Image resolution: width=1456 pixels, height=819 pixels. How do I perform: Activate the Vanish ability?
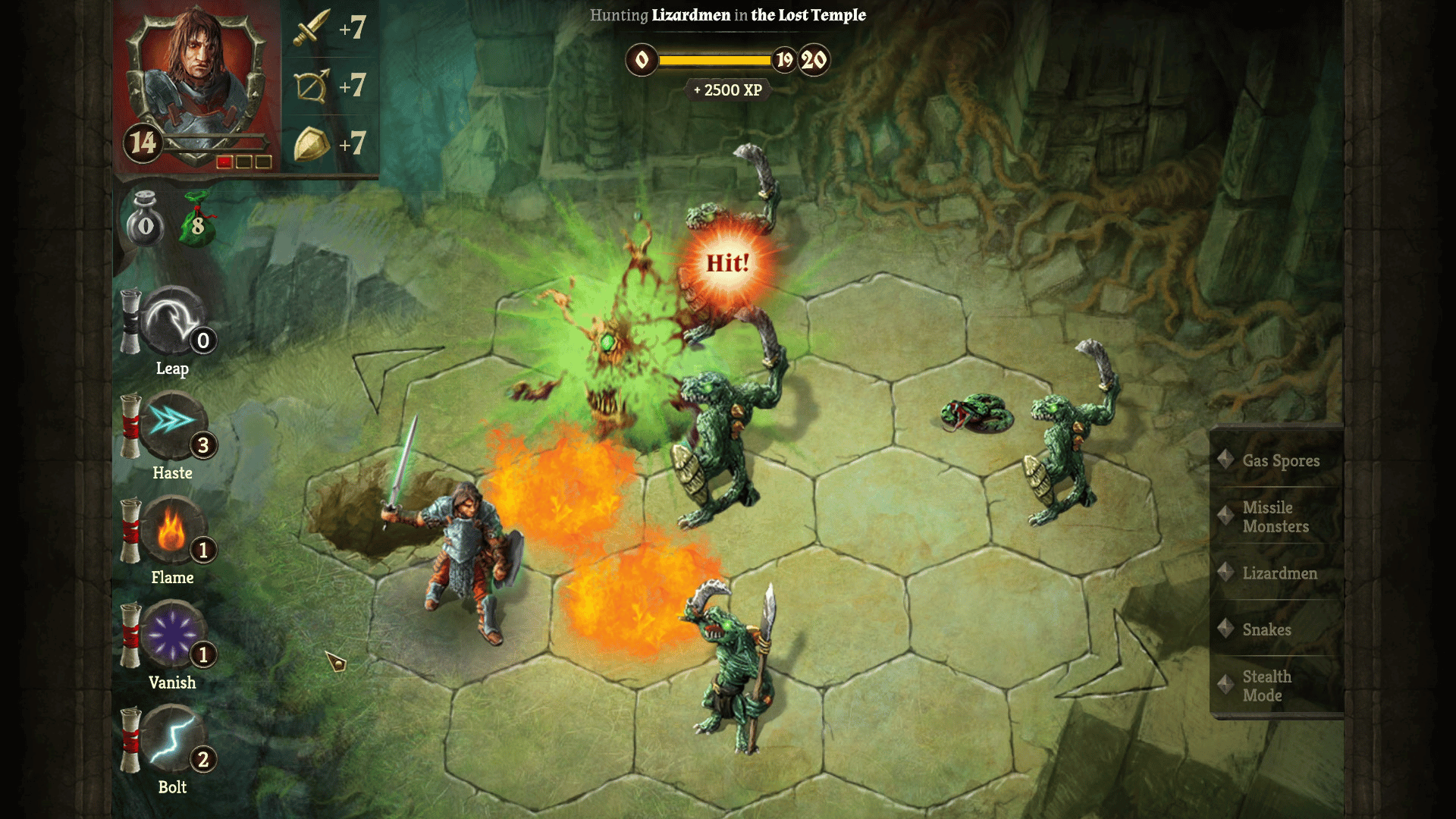[x=173, y=635]
